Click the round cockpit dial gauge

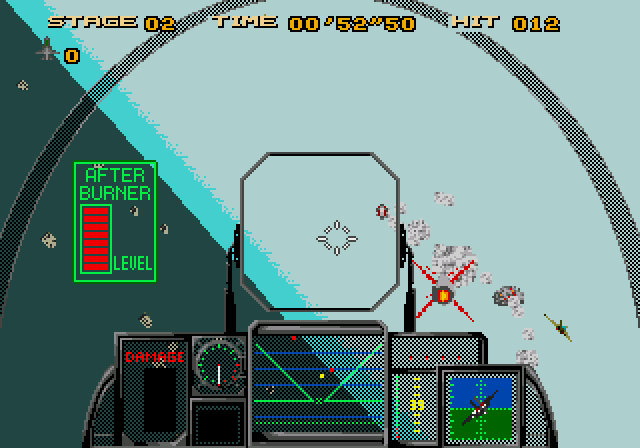(218, 362)
